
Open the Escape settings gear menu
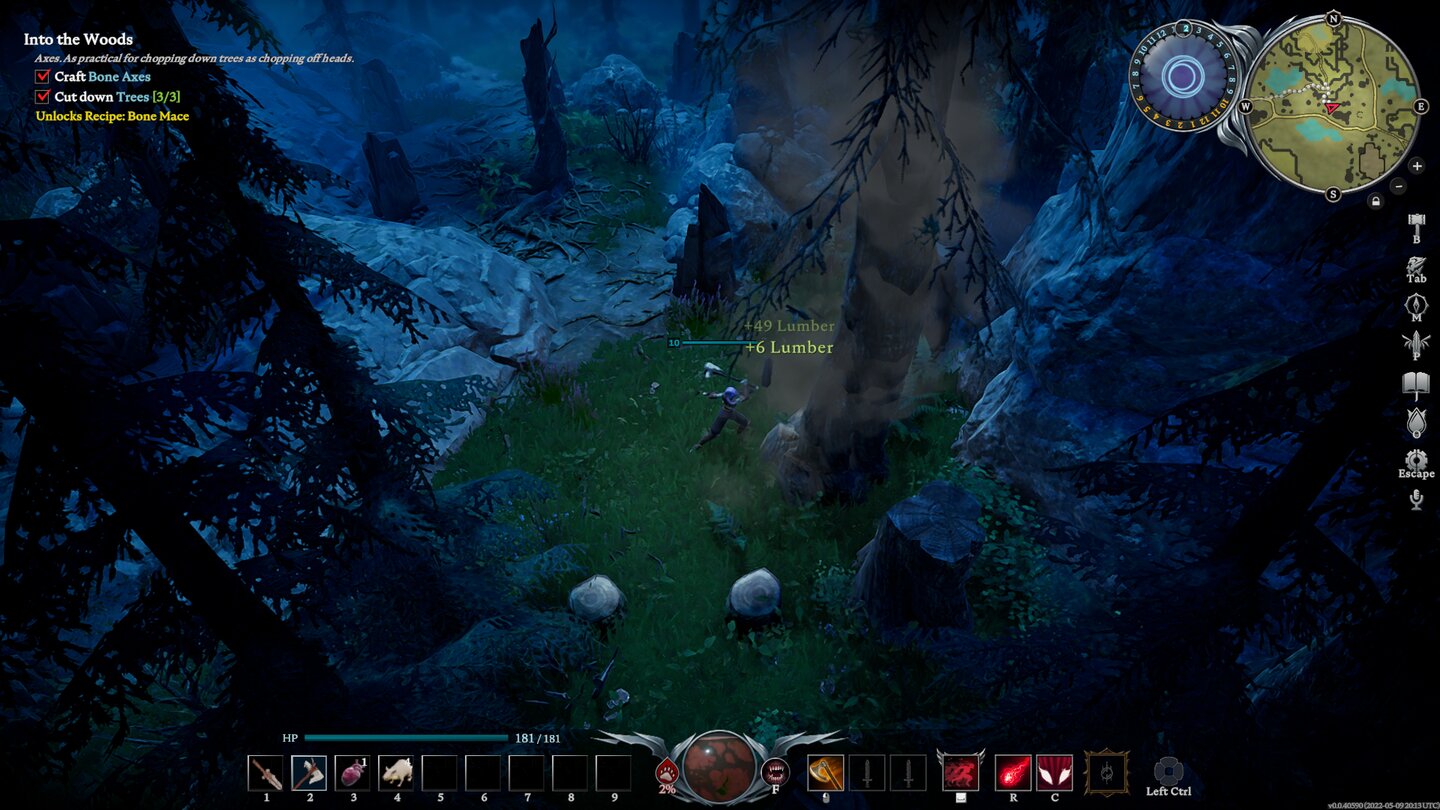1416,461
